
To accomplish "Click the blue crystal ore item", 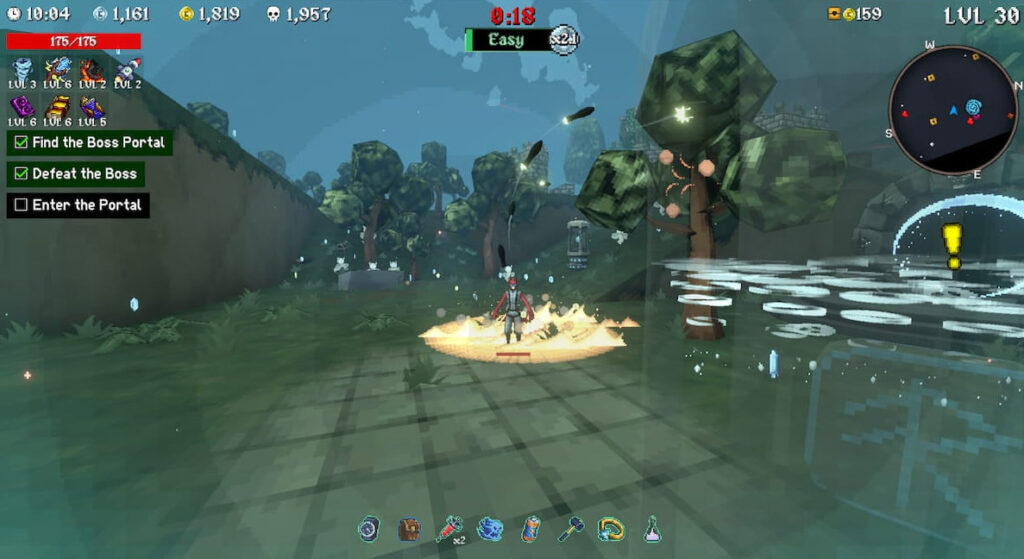I will coord(489,529).
